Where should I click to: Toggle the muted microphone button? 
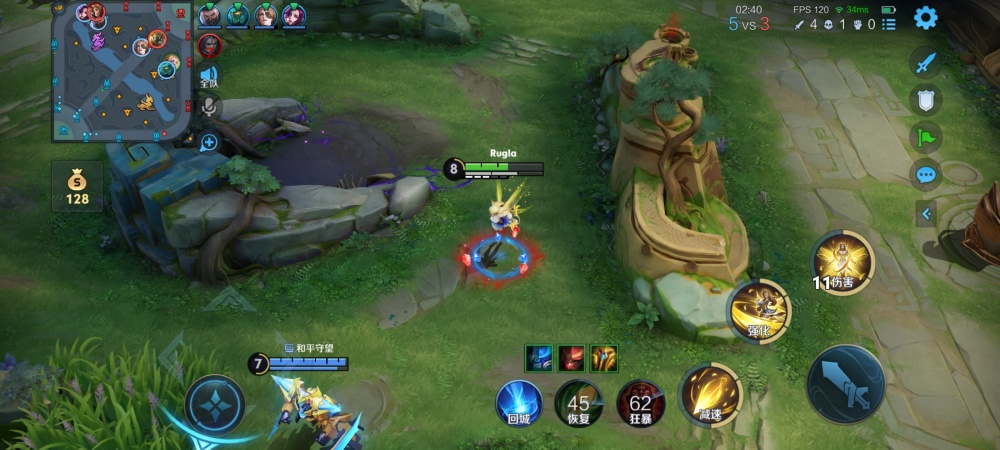pos(209,106)
